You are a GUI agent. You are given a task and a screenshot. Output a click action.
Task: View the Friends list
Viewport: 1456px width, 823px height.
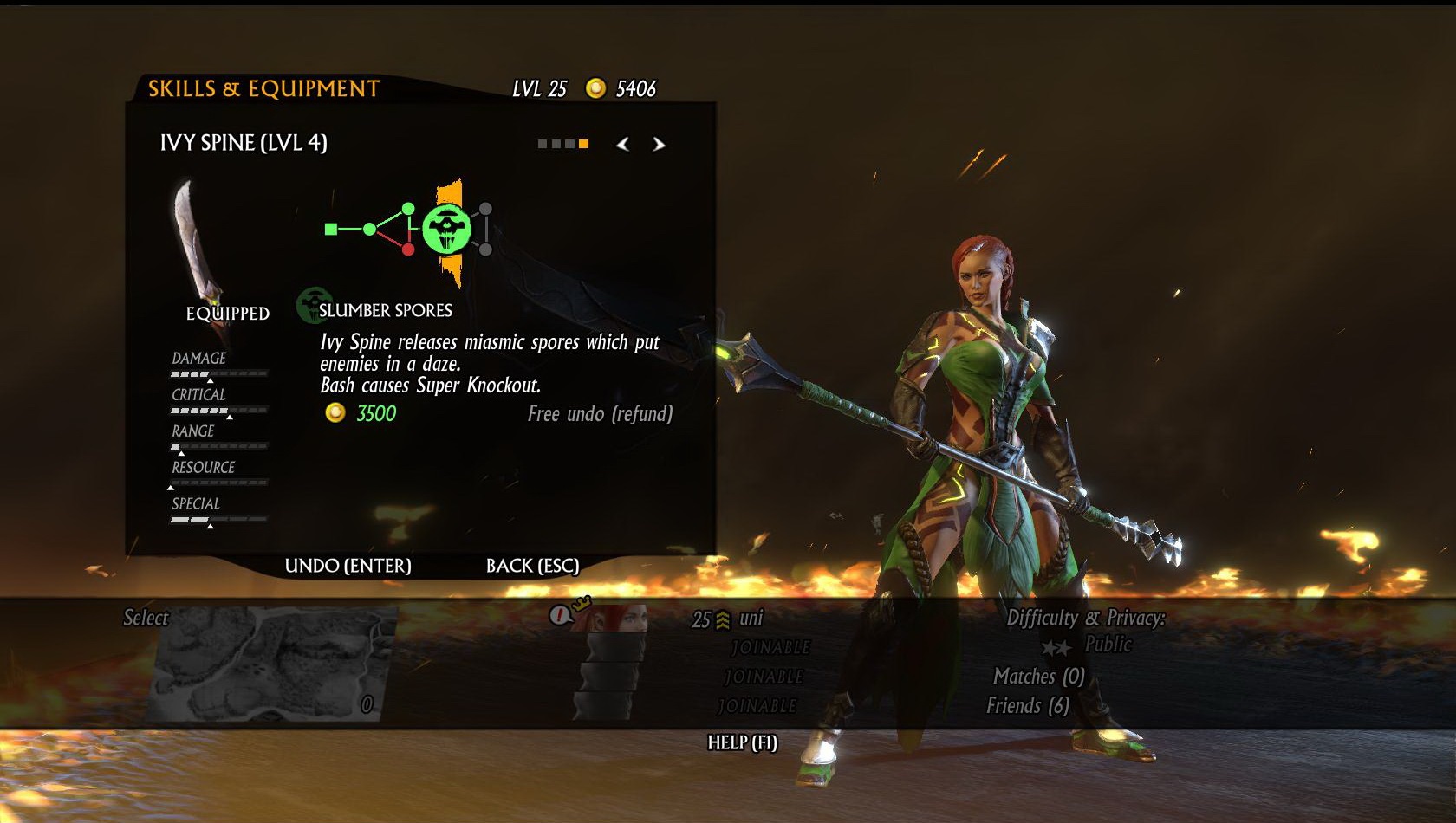1027,706
